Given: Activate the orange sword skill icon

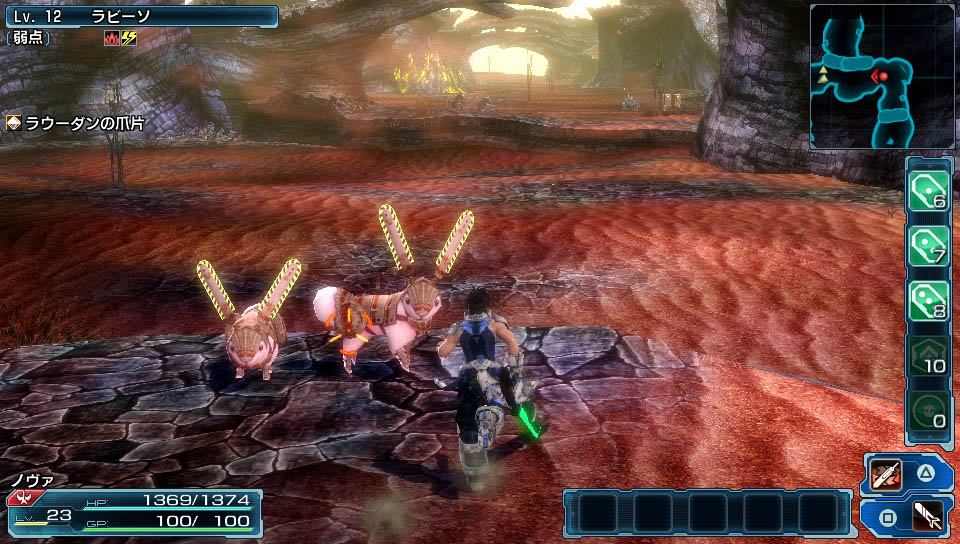Looking at the screenshot, I should click(x=886, y=474).
